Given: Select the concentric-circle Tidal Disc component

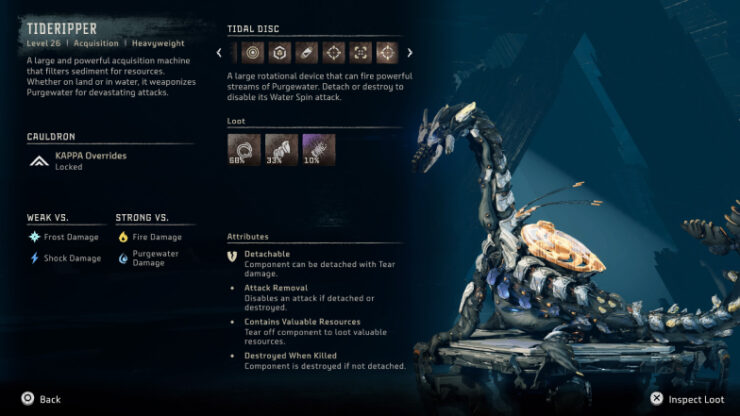Looking at the screenshot, I should [251, 53].
